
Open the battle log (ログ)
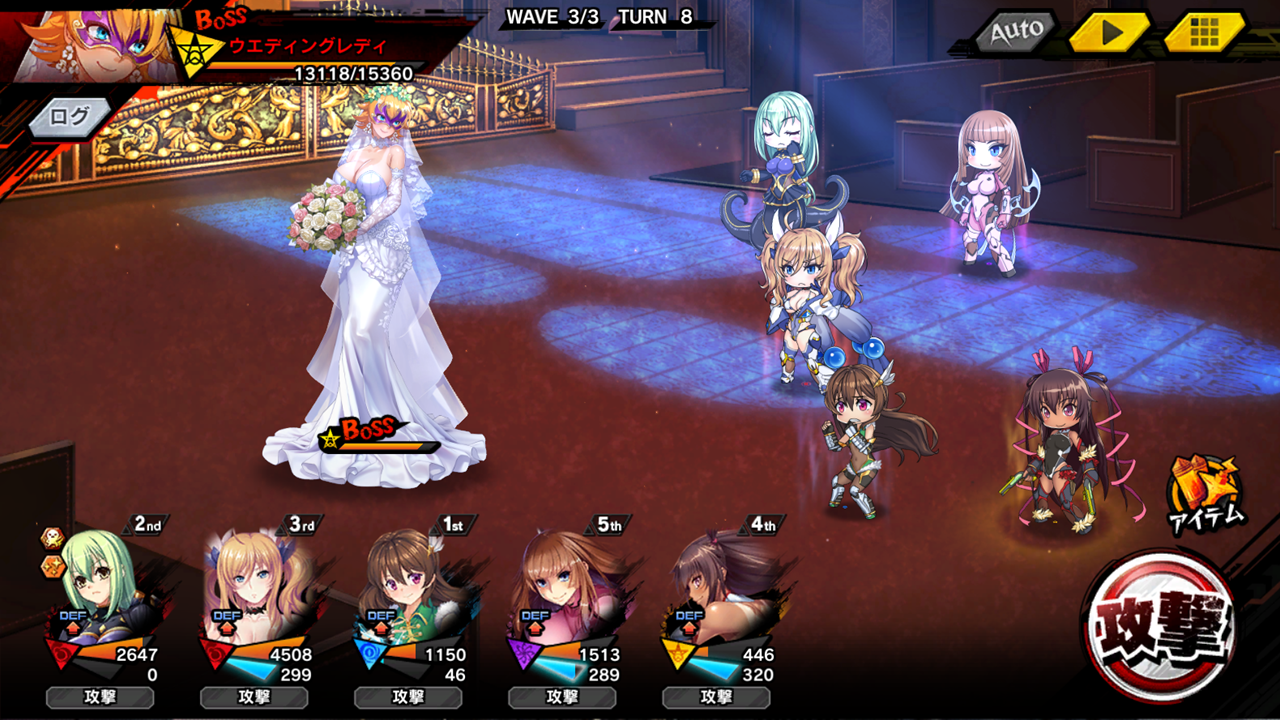(x=70, y=117)
